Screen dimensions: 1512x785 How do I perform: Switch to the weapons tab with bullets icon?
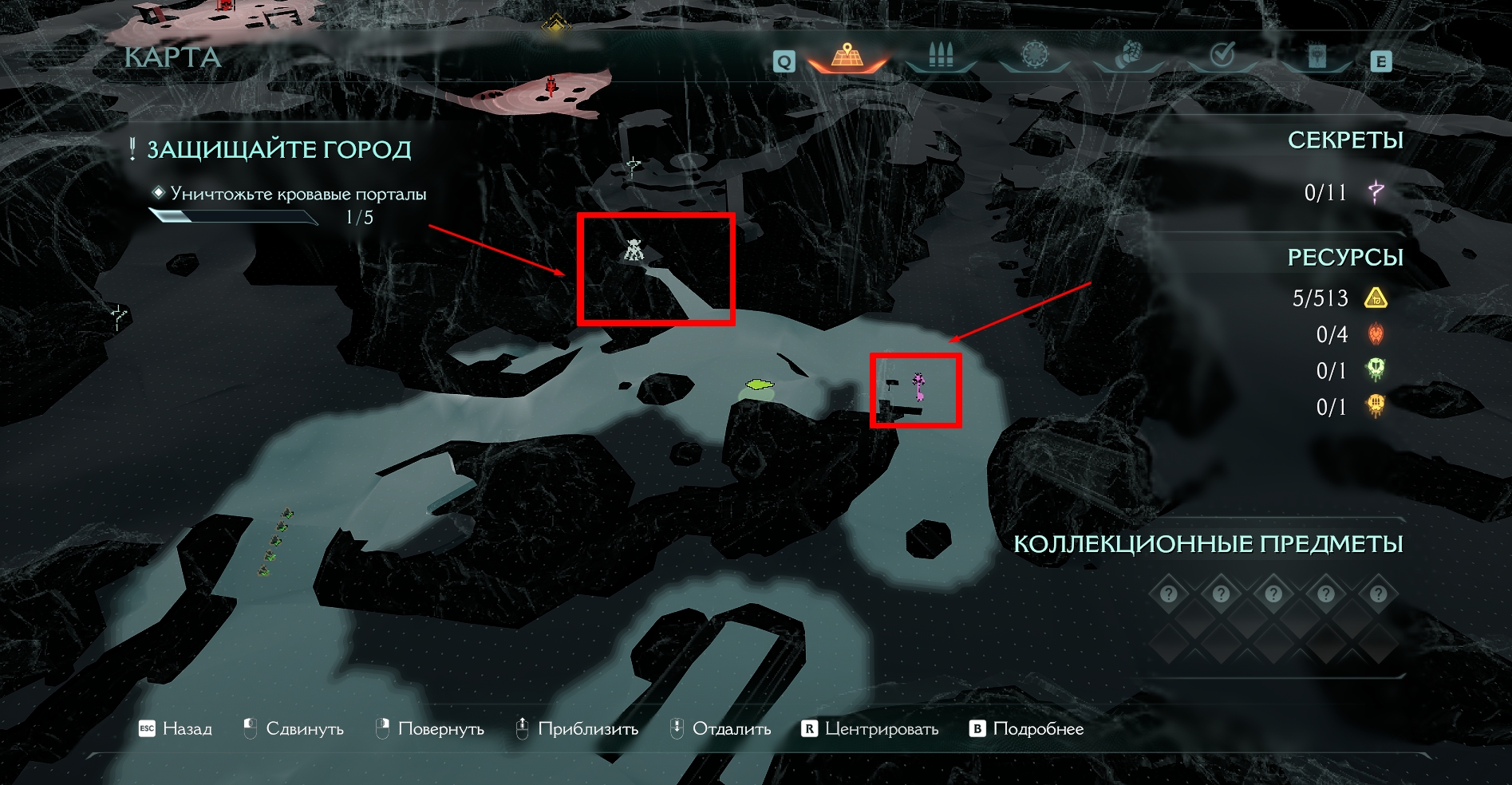(x=942, y=56)
